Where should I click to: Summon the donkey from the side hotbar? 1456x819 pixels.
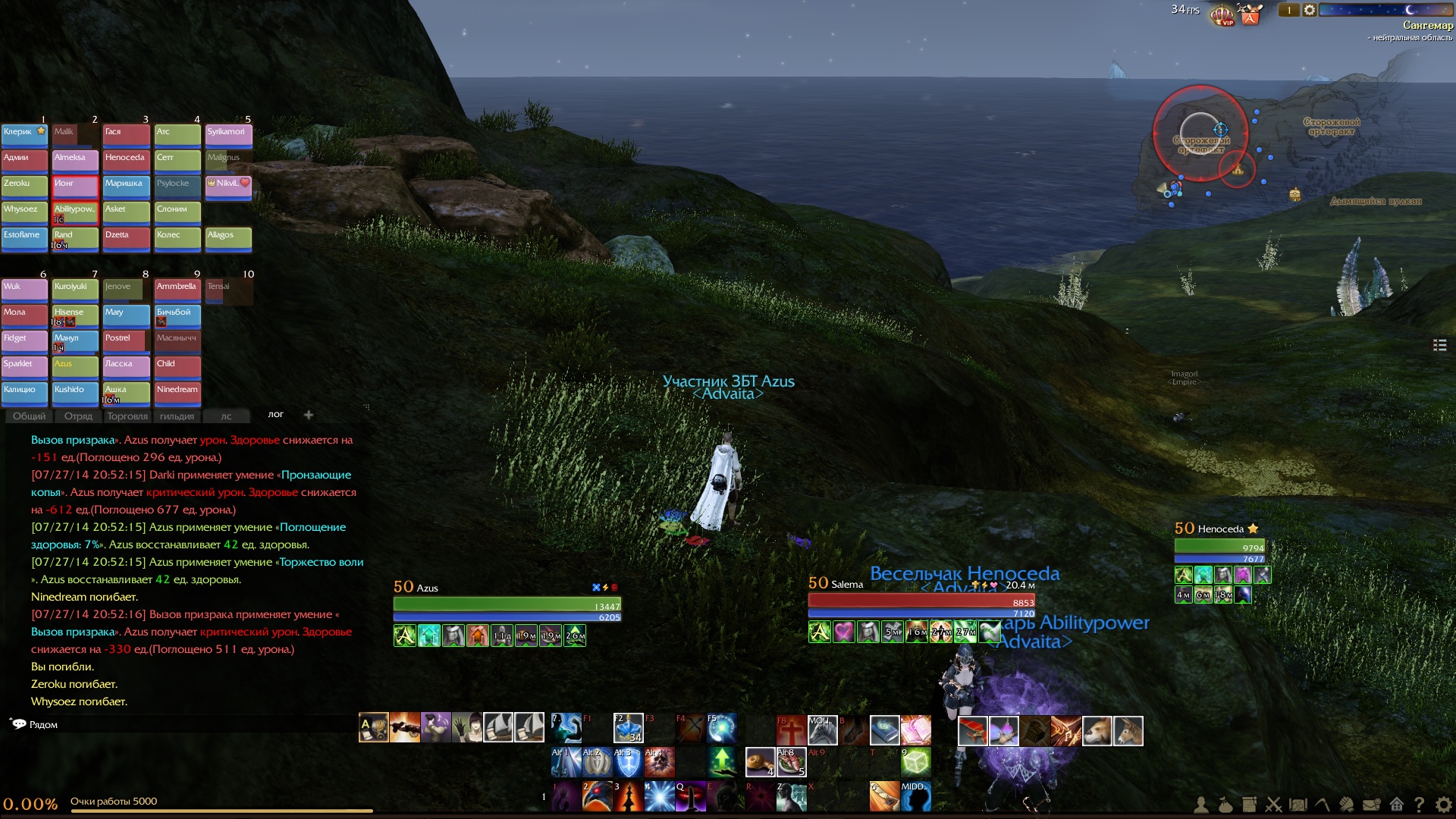click(1128, 730)
